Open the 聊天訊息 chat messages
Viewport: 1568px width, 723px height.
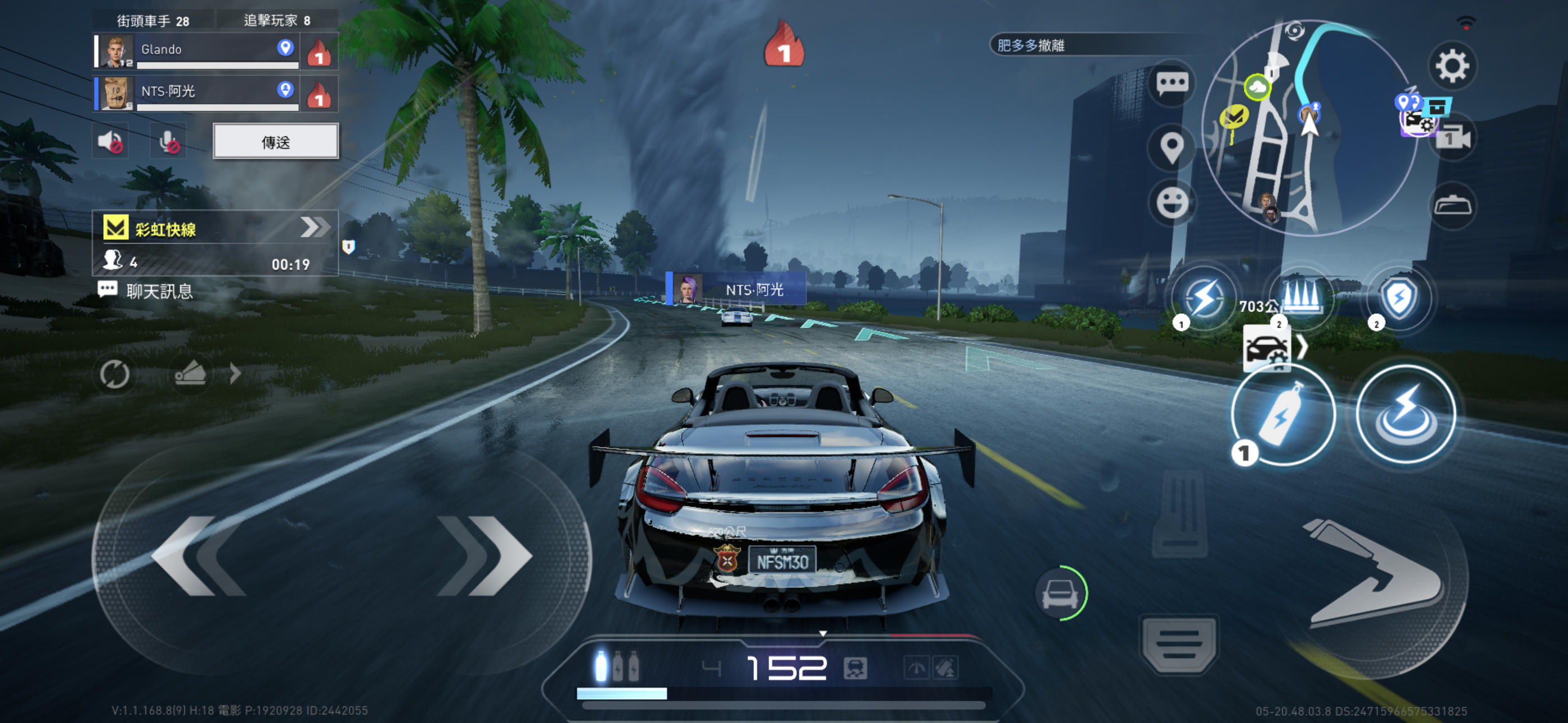(147, 291)
